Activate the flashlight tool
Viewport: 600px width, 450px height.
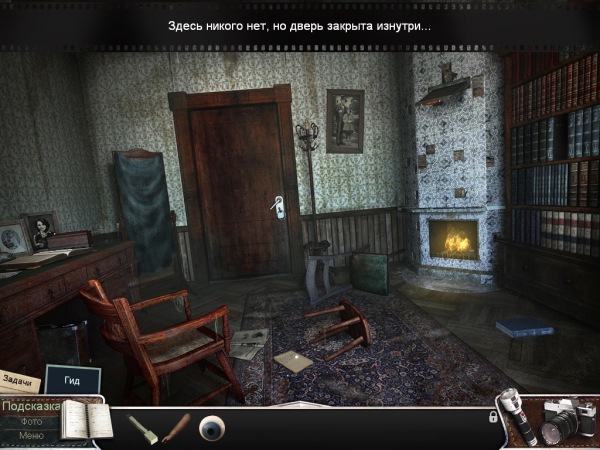tap(518, 418)
